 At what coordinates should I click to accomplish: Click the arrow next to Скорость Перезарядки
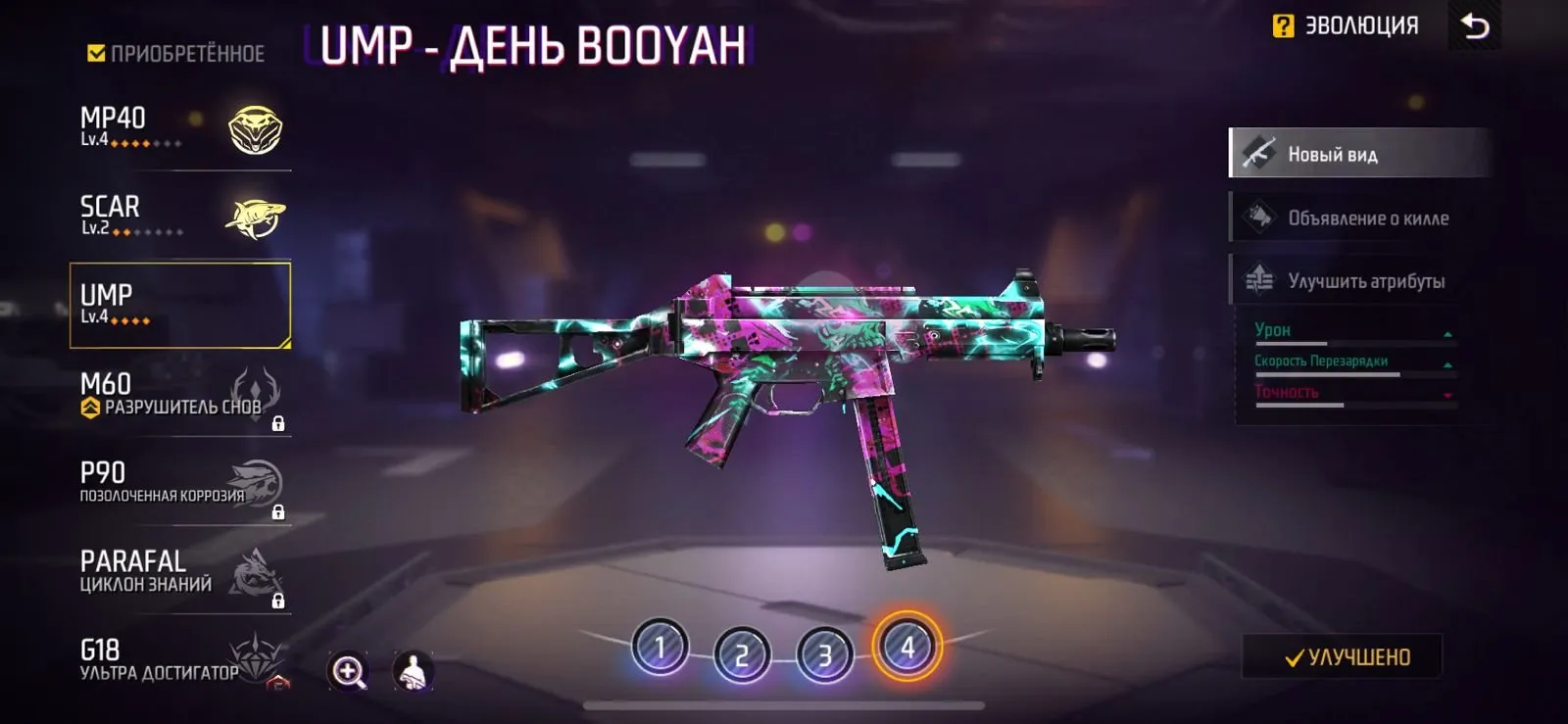pyautogui.click(x=1448, y=364)
